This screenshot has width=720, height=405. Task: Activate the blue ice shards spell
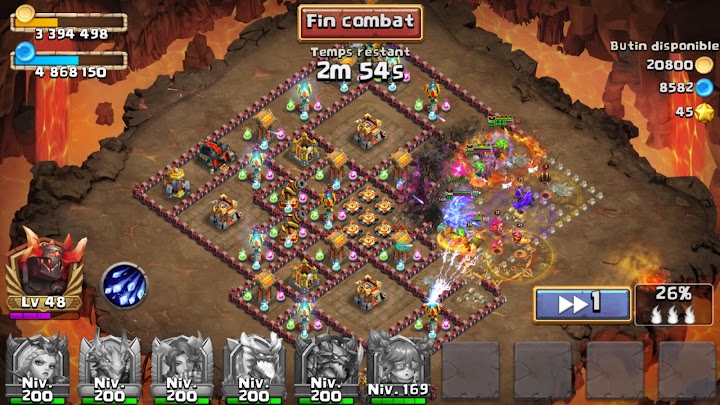coord(125,286)
